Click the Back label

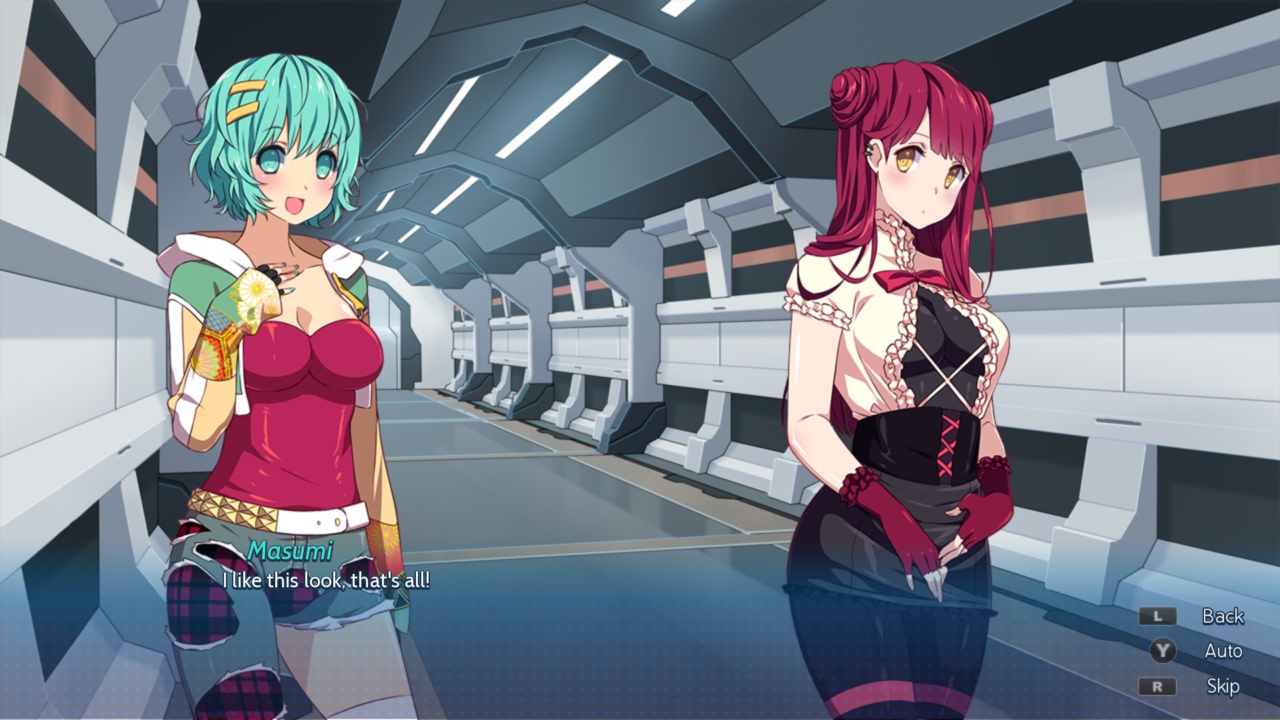tap(1221, 617)
